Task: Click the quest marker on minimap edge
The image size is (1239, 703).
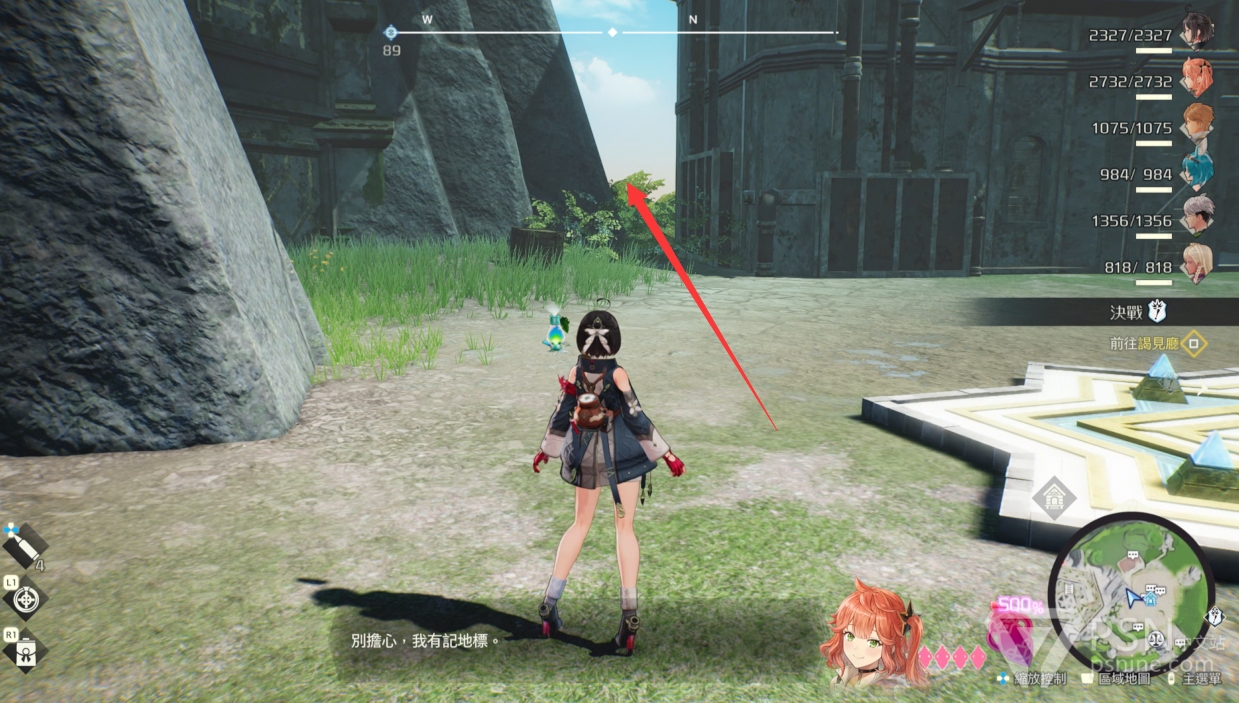Action: (x=1216, y=617)
